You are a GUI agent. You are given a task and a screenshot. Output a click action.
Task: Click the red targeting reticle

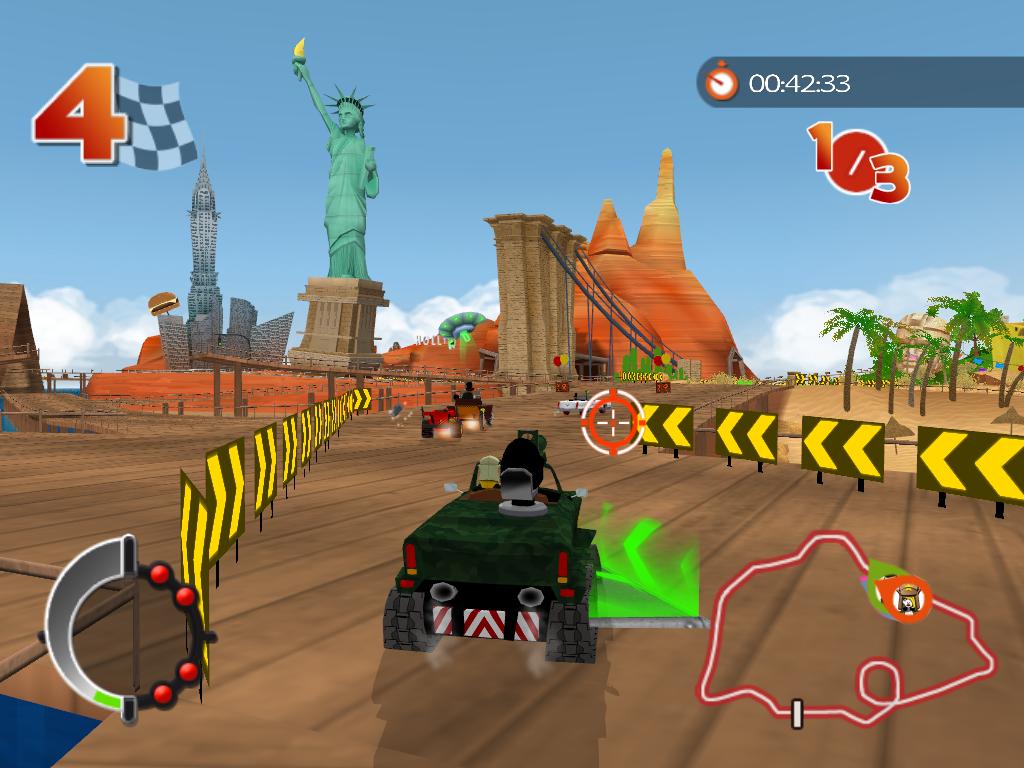pyautogui.click(x=613, y=420)
